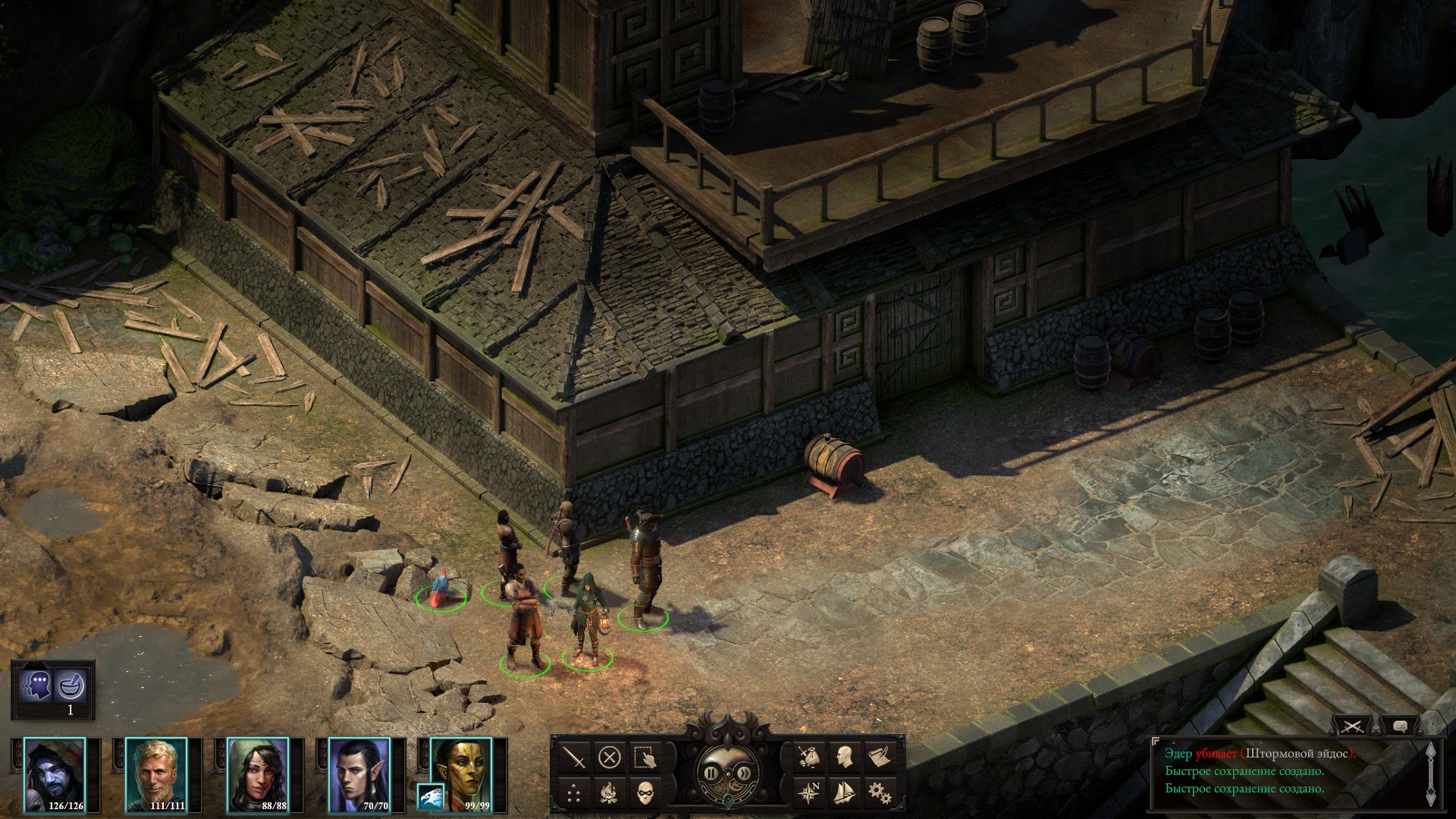Open the ship management icon
Screen dimensions: 1456x819
pos(844,793)
